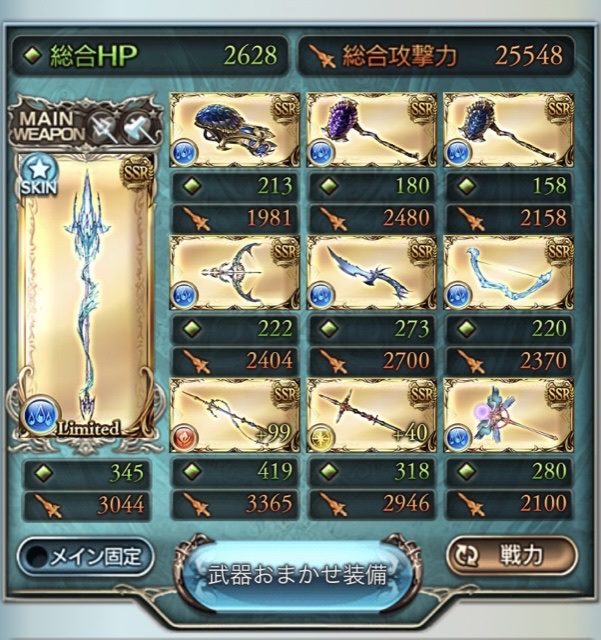Click the 武器おまかせ装備 auto-equip button

(297, 574)
